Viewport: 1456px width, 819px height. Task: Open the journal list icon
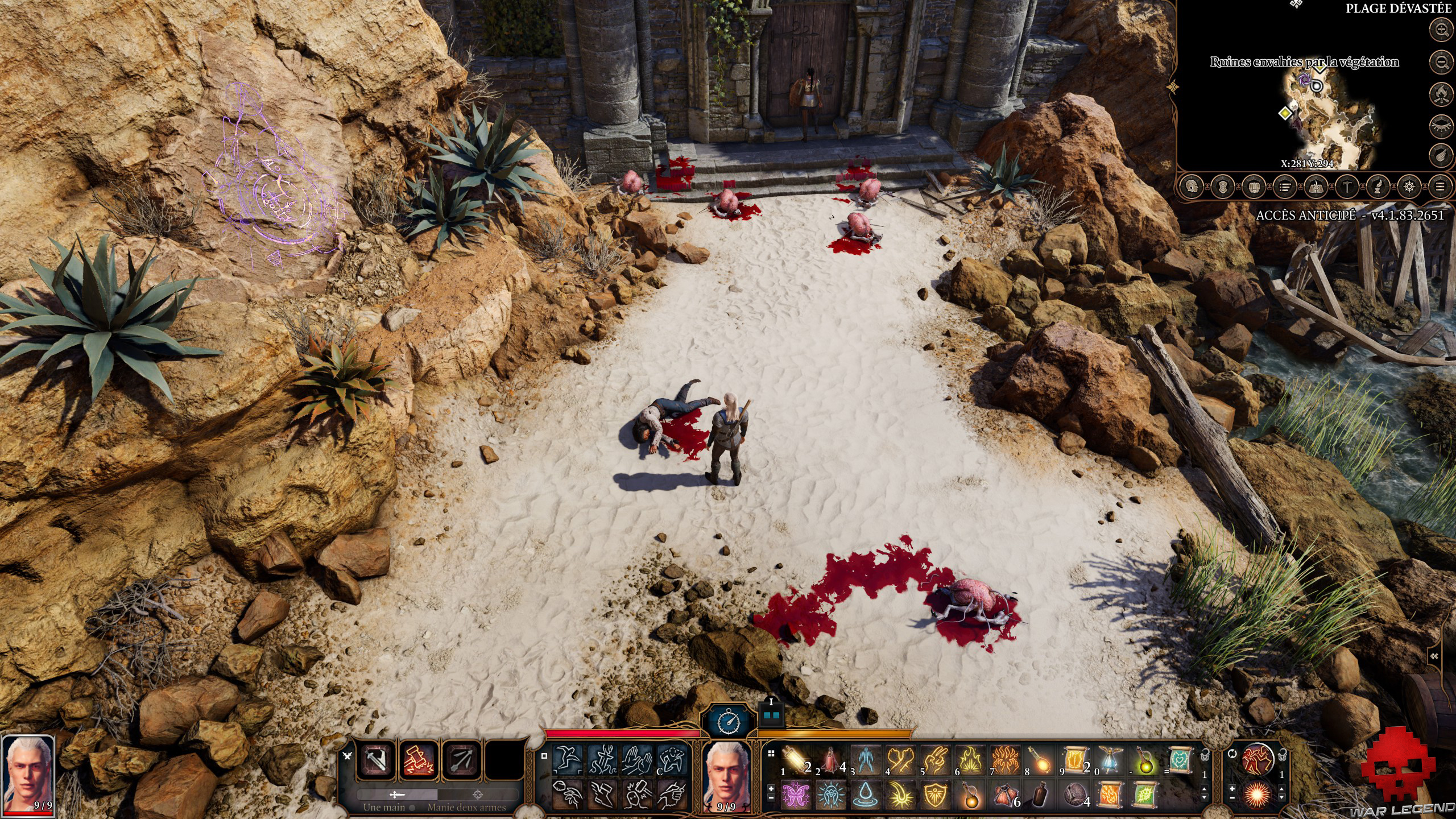click(1284, 186)
